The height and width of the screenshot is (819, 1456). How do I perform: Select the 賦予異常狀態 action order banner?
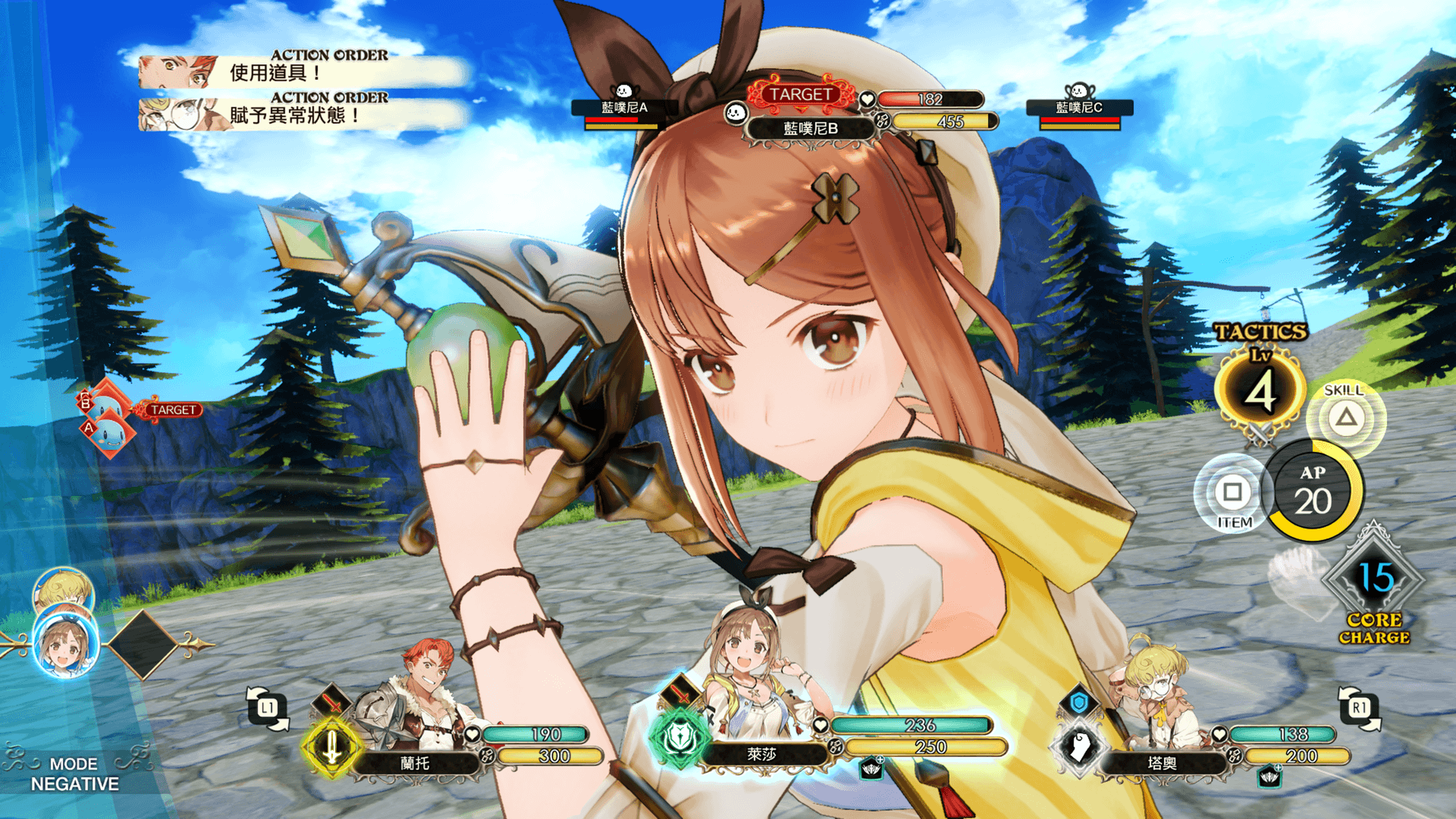[303, 115]
